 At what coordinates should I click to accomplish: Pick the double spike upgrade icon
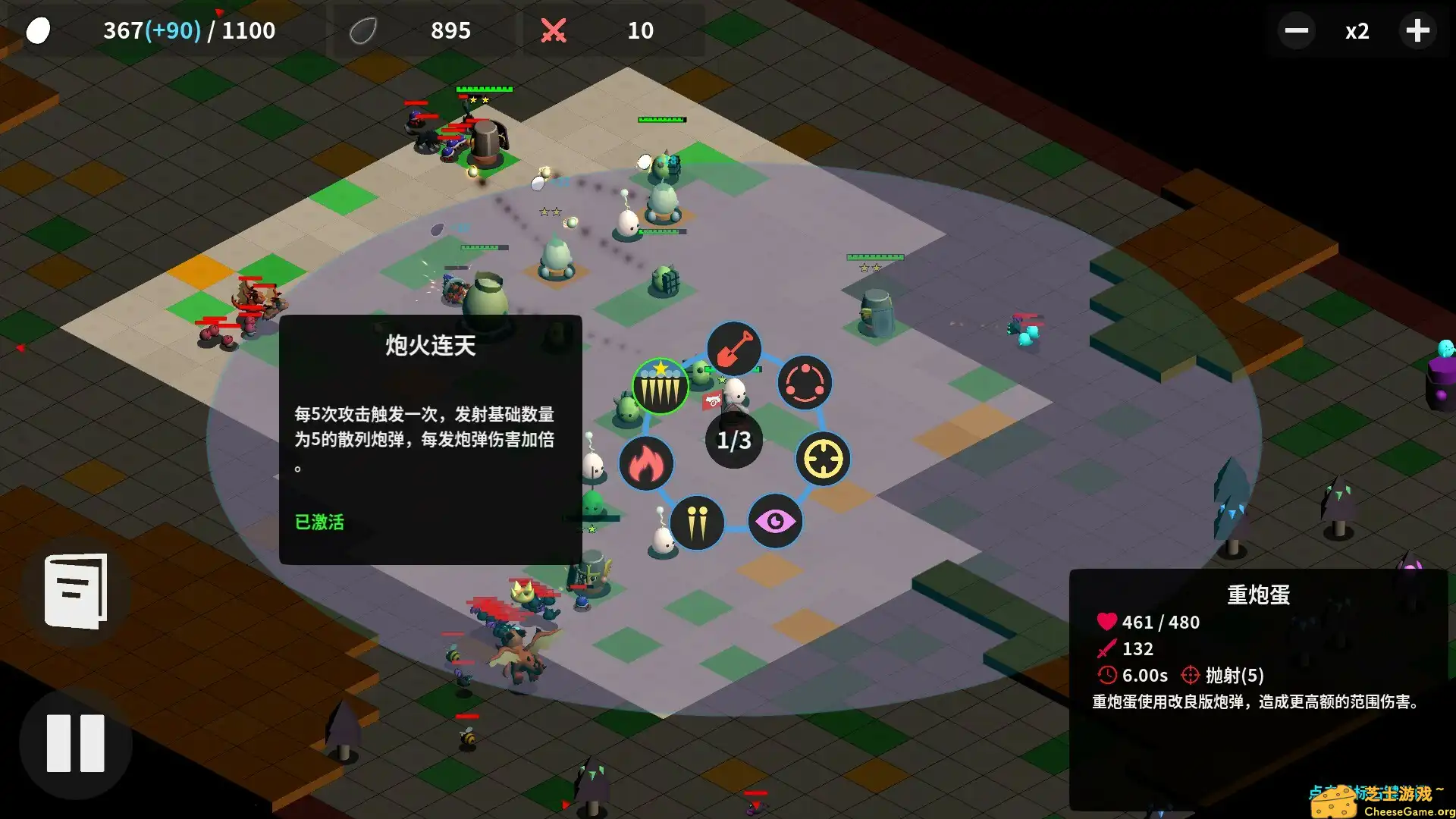pyautogui.click(x=698, y=522)
